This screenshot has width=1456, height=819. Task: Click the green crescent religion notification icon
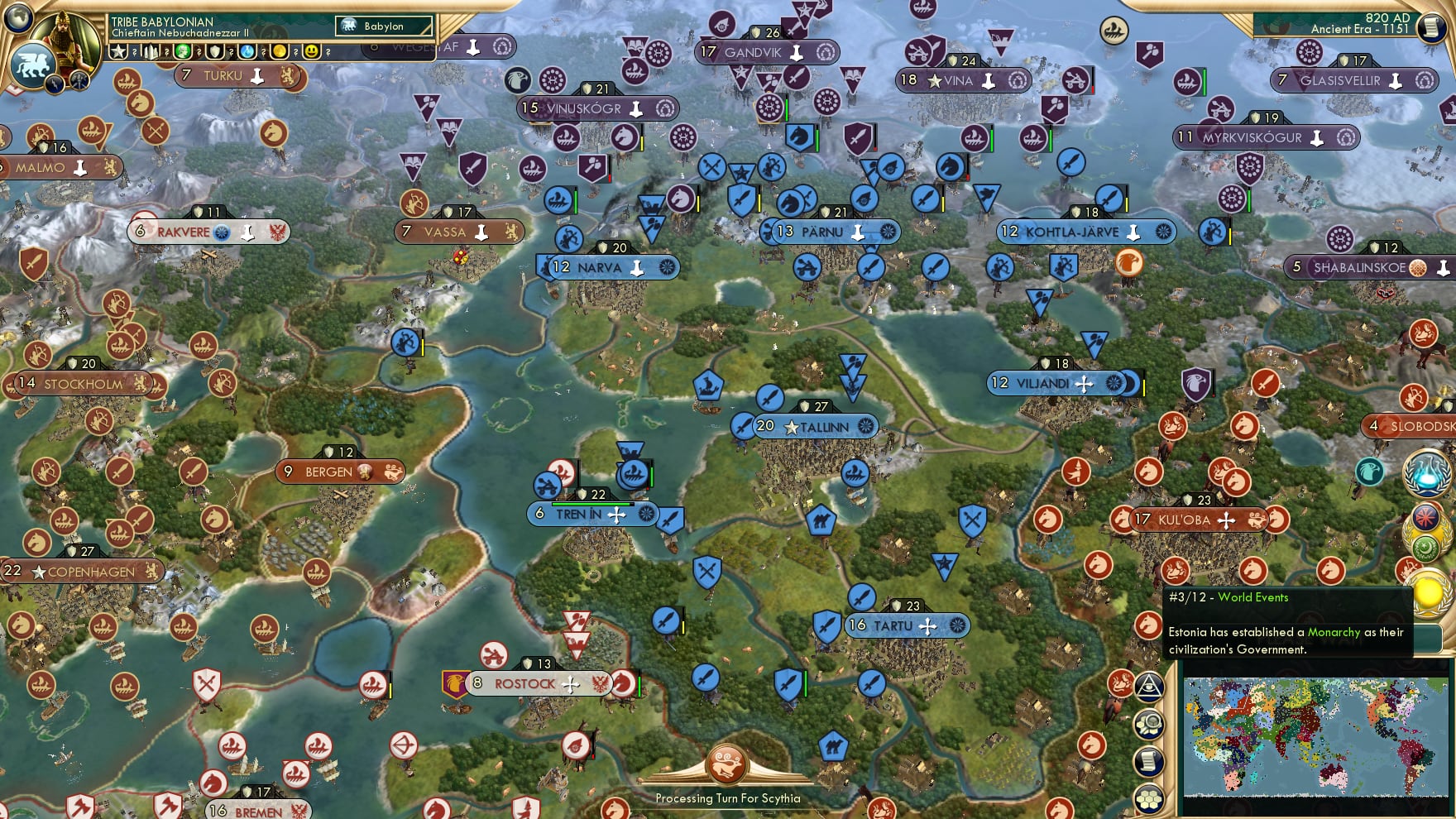pyautogui.click(x=1428, y=547)
